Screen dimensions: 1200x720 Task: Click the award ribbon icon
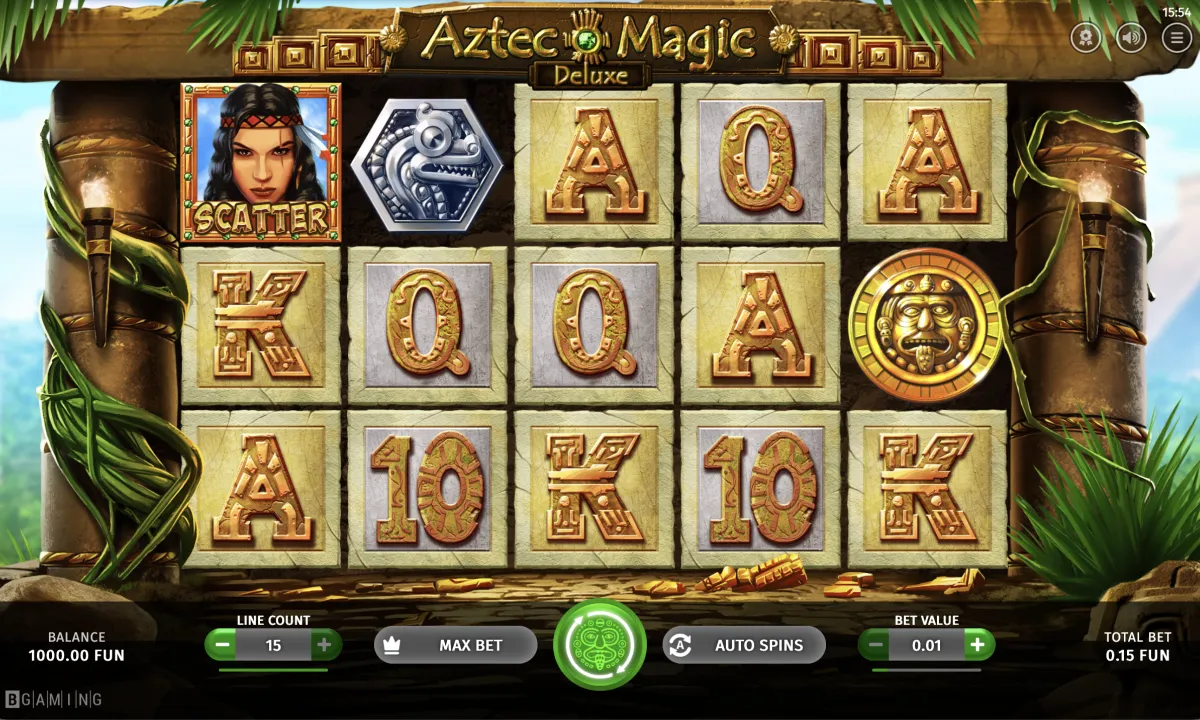point(1085,38)
